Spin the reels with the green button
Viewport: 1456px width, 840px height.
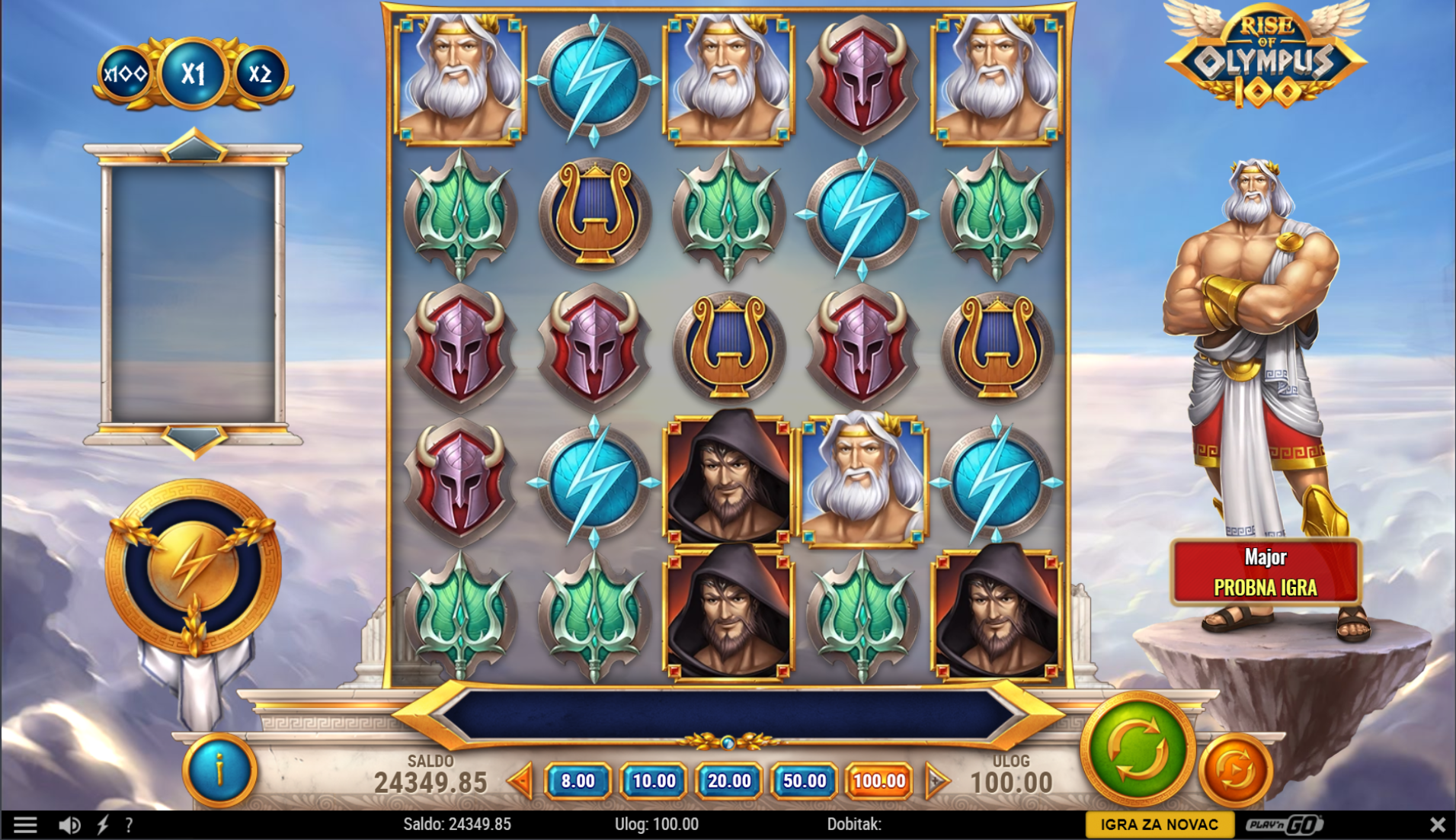[x=1136, y=750]
